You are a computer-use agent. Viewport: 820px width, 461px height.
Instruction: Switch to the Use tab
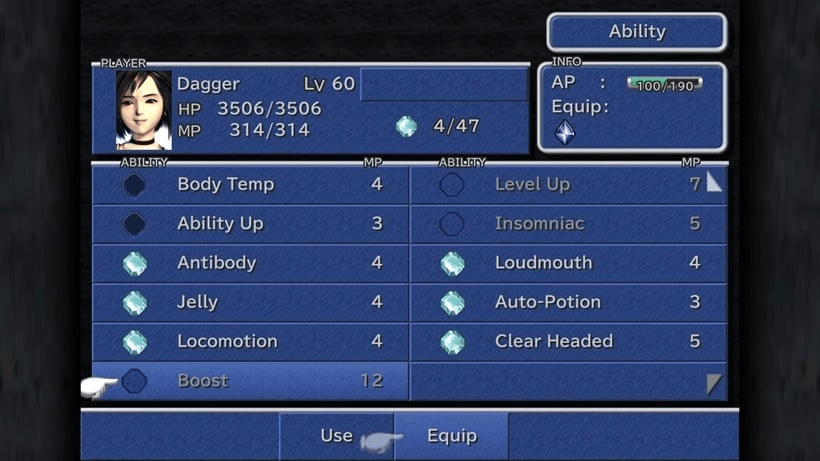[x=336, y=436]
